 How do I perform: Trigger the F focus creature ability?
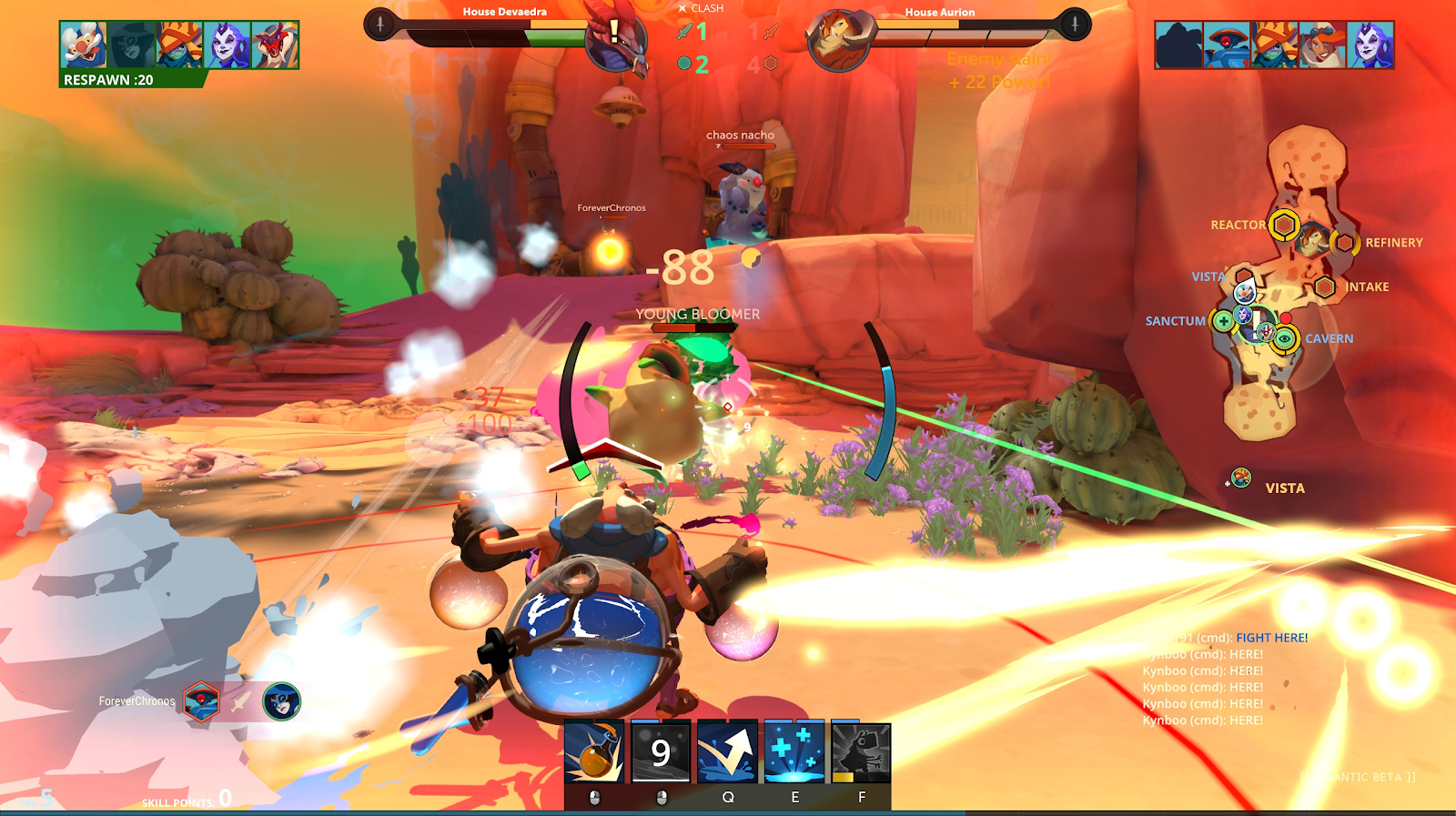860,752
